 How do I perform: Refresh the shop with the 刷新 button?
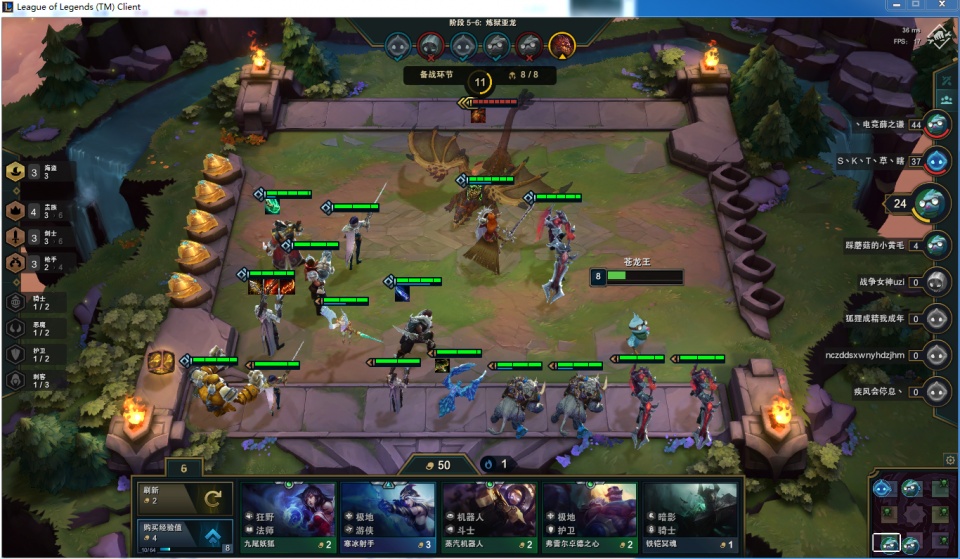click(184, 496)
